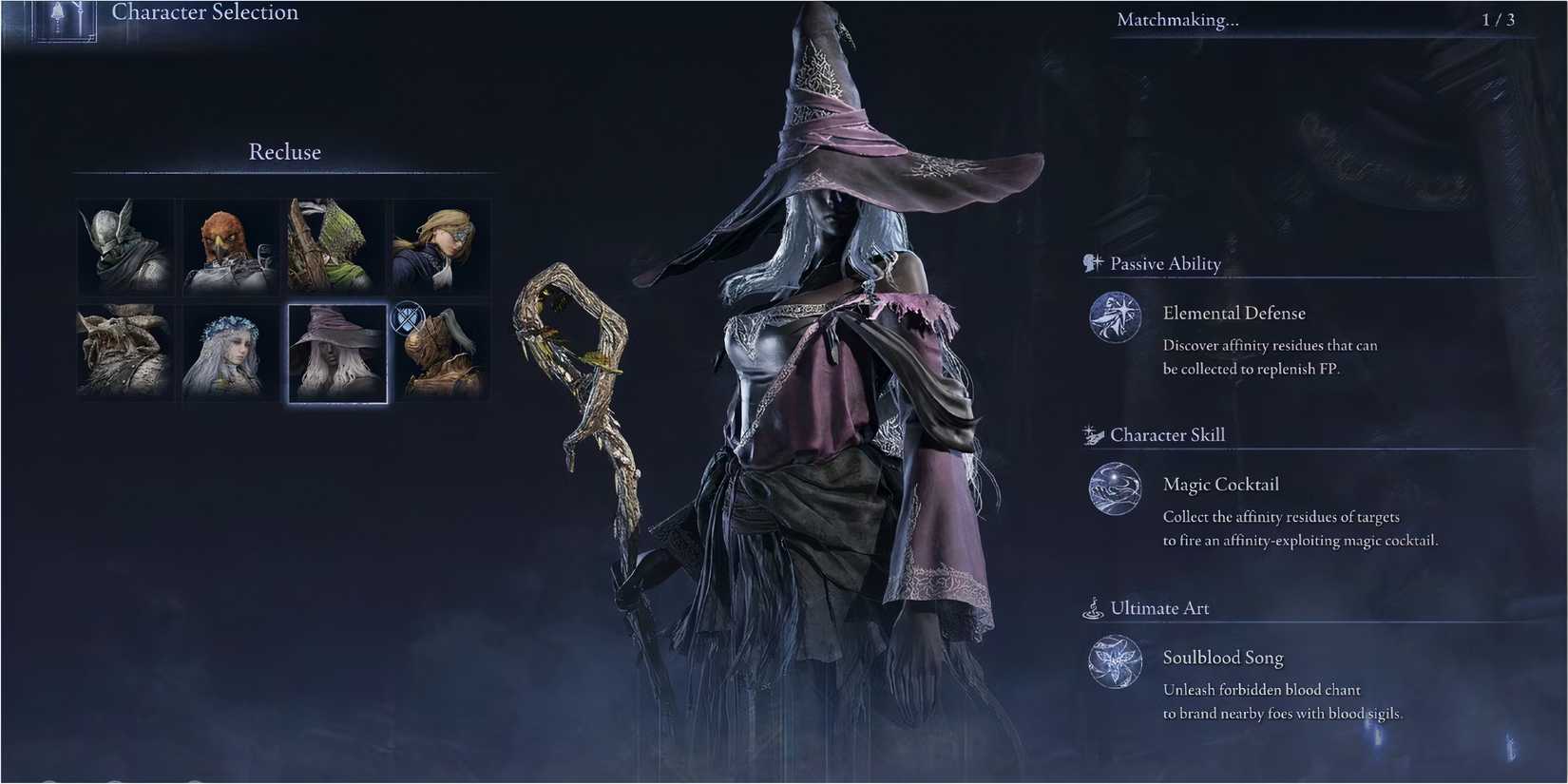Image resolution: width=1568 pixels, height=784 pixels.
Task: Open the Soulblood Song description text
Action: tap(1283, 701)
